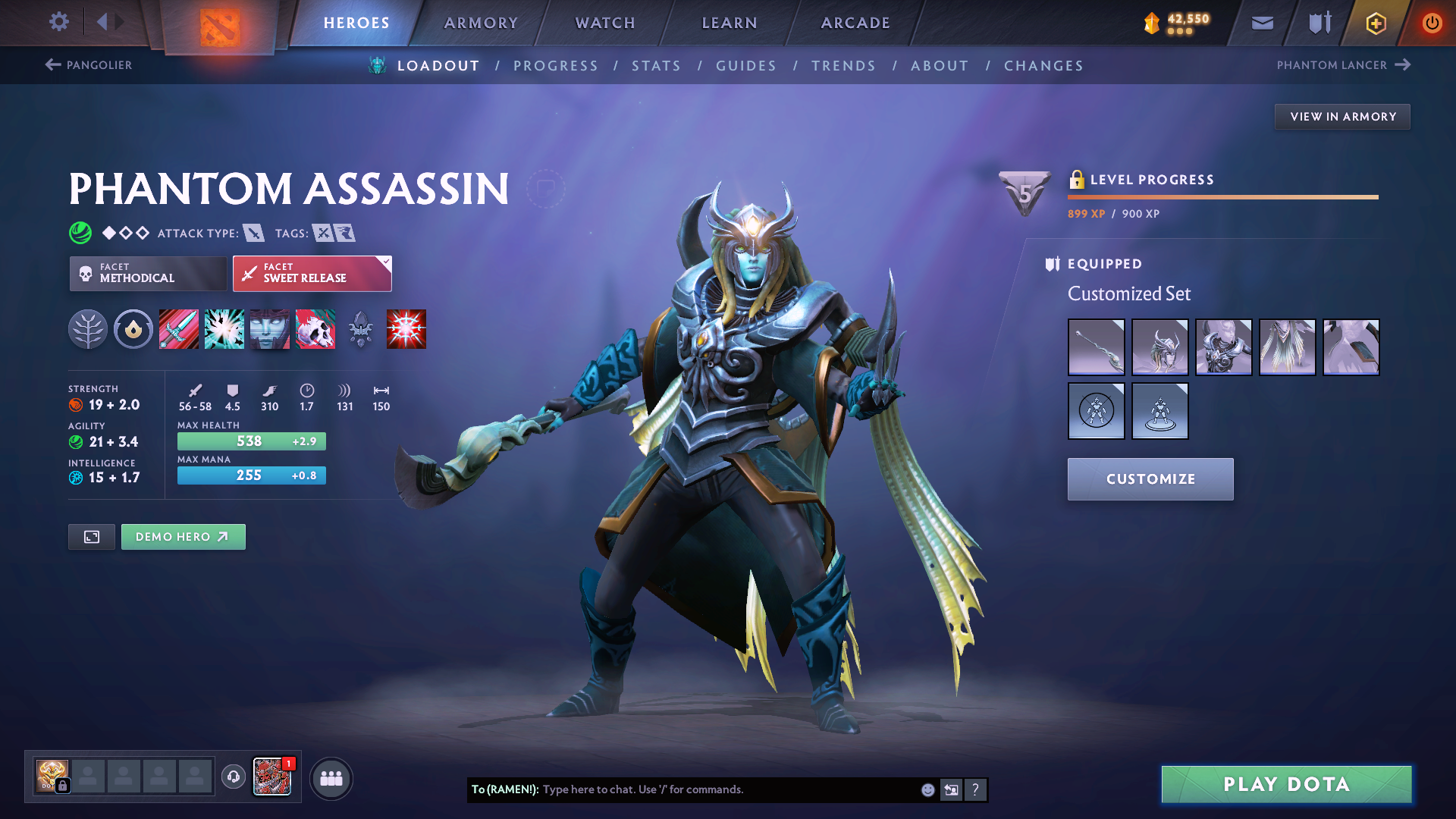Viewport: 1456px width, 819px height.
Task: Open the mail notifications icon
Action: point(1261,23)
